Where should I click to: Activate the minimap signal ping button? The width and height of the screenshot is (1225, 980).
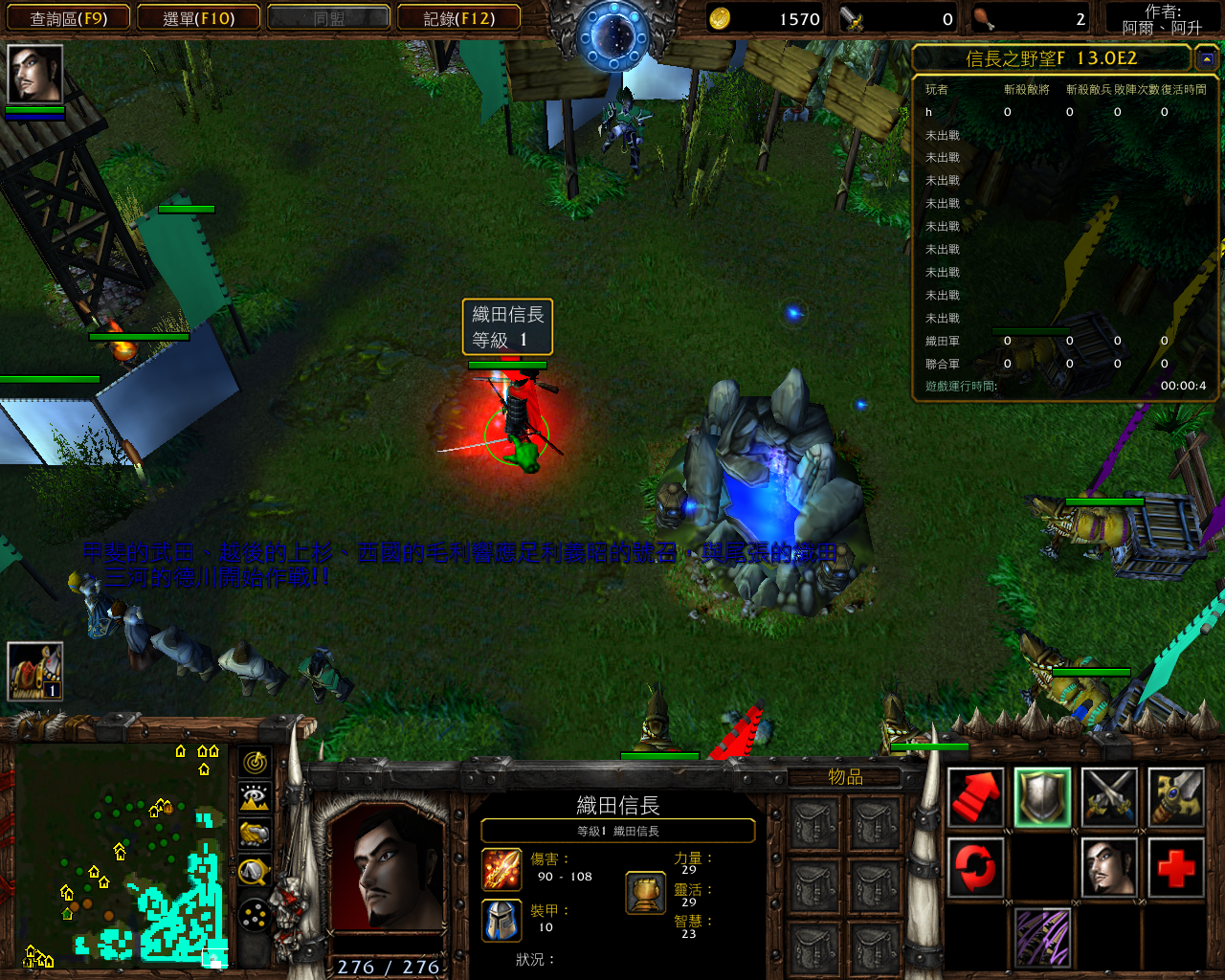[x=255, y=762]
